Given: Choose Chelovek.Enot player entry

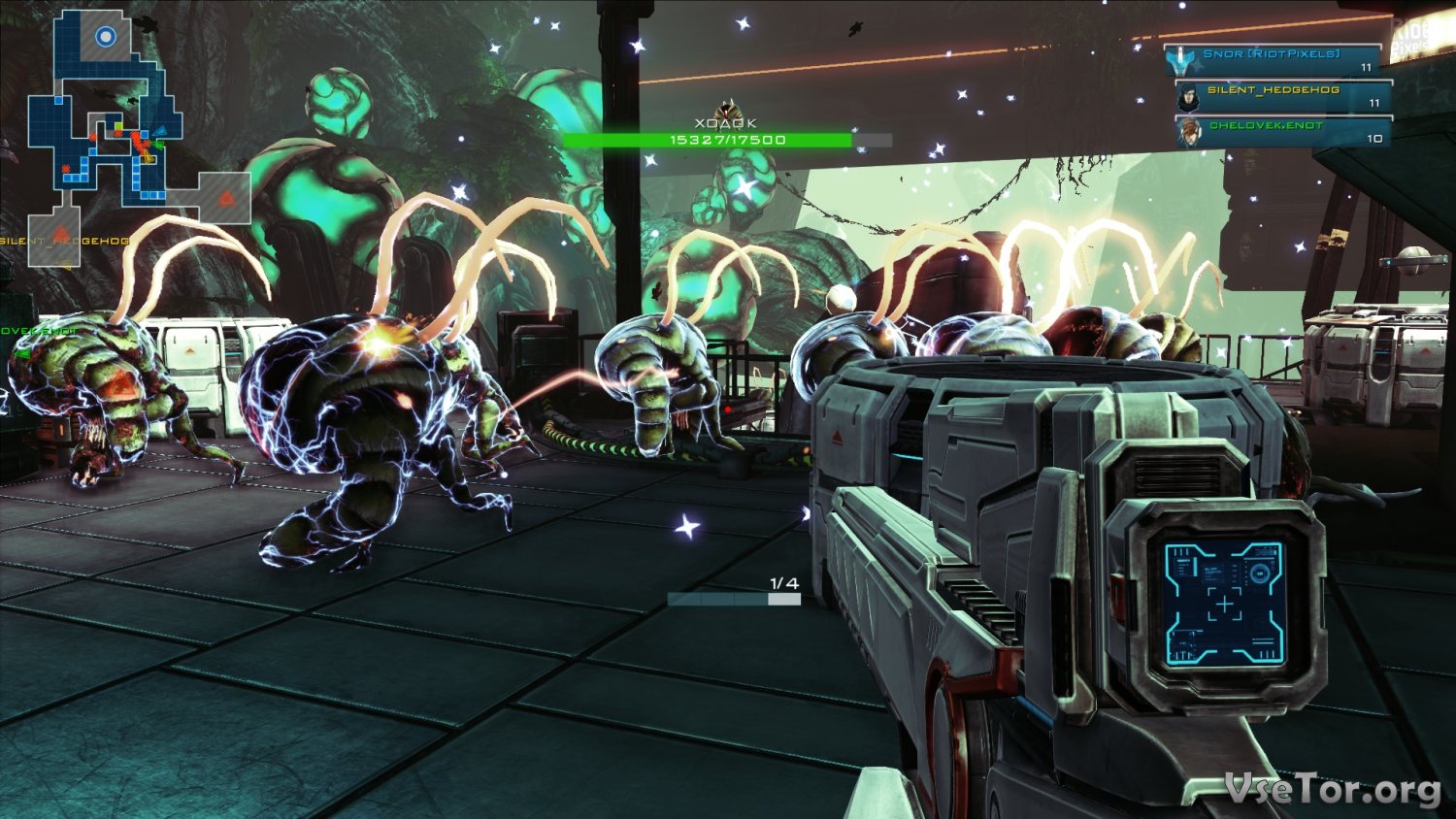Looking at the screenshot, I should tap(1281, 132).
